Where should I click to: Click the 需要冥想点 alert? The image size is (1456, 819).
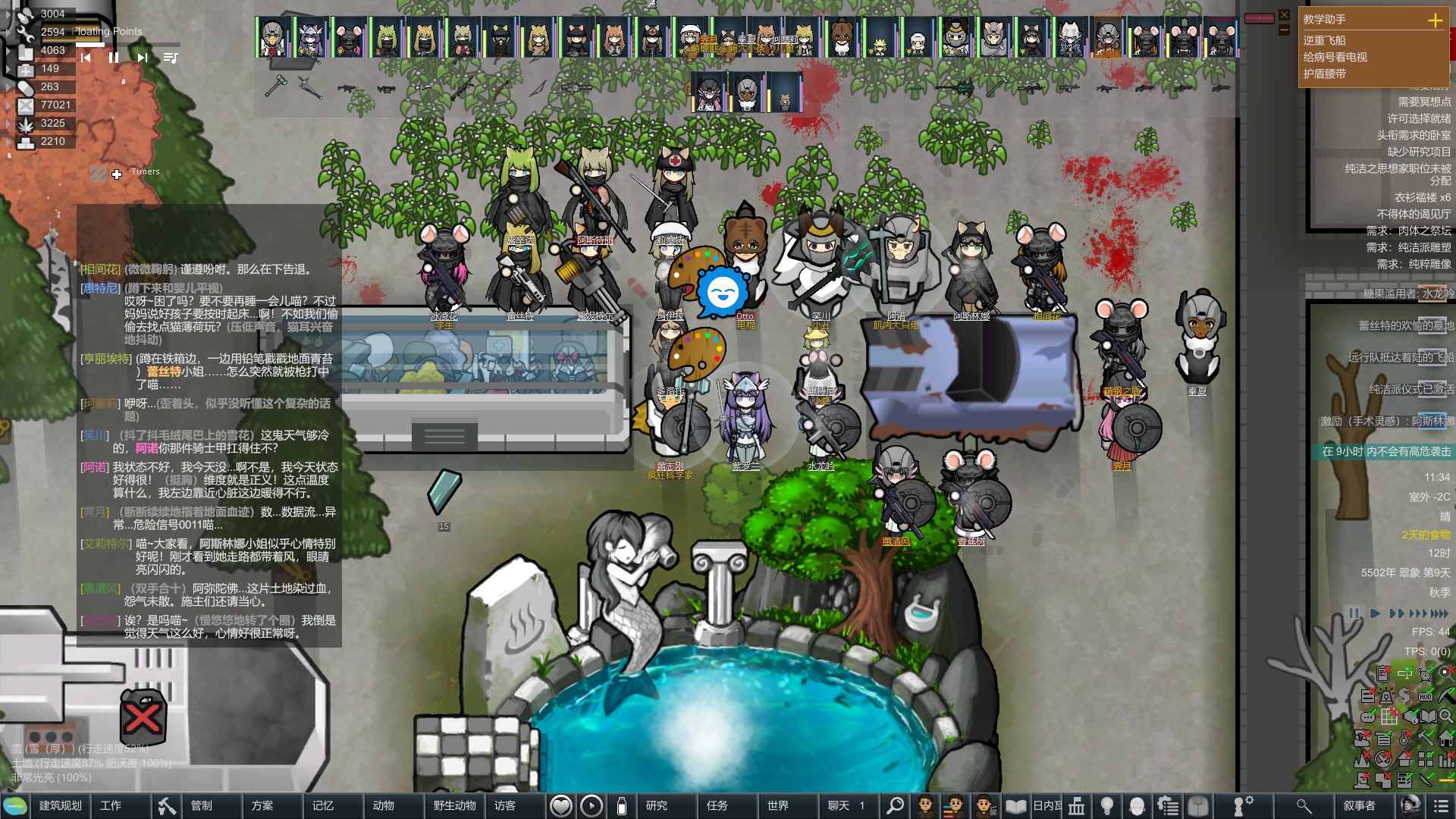point(1424,102)
